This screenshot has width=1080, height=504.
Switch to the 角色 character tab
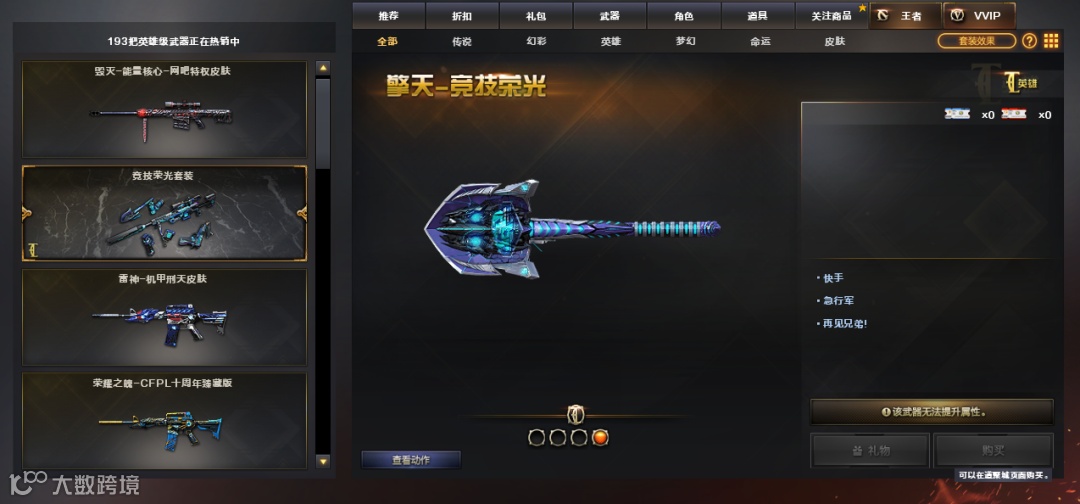pyautogui.click(x=683, y=16)
